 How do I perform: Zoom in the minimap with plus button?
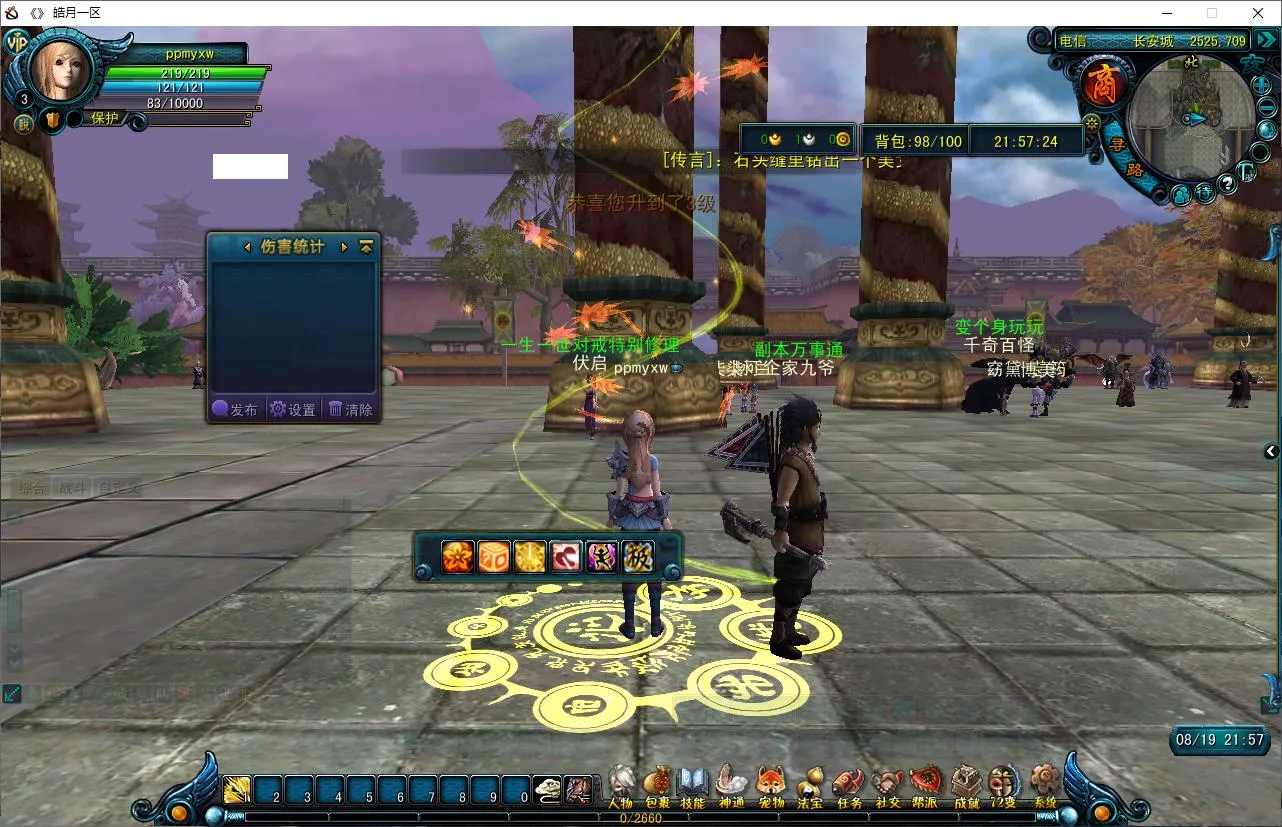pyautogui.click(x=1261, y=85)
